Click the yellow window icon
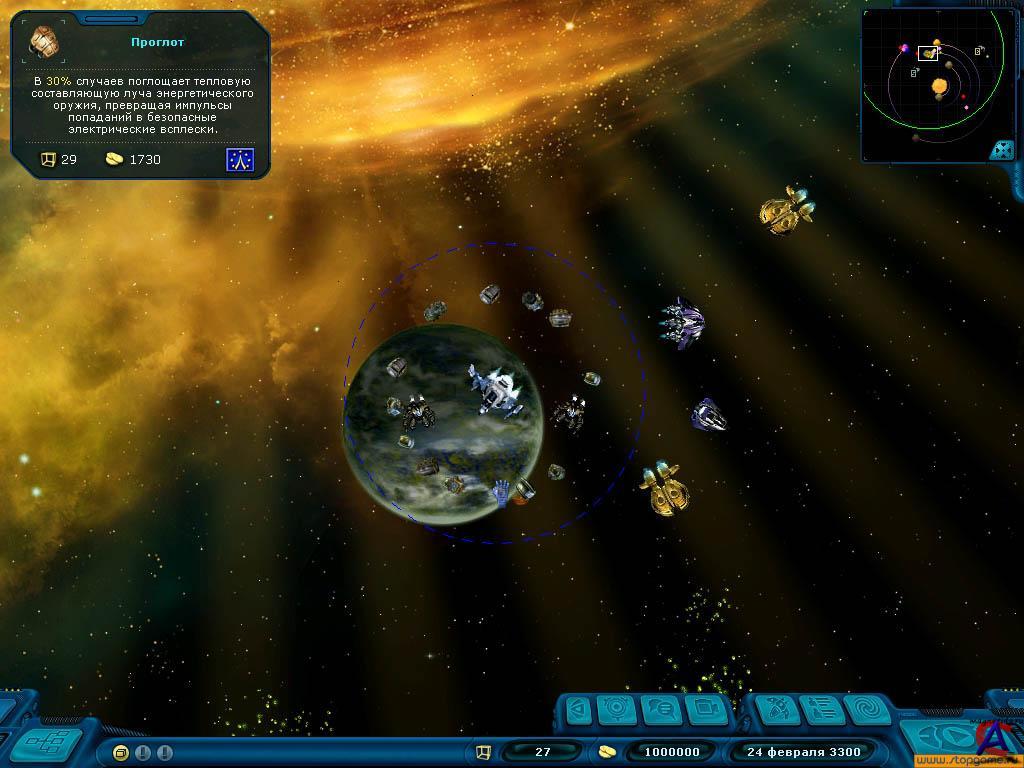This screenshot has width=1024, height=768. pyautogui.click(x=121, y=752)
